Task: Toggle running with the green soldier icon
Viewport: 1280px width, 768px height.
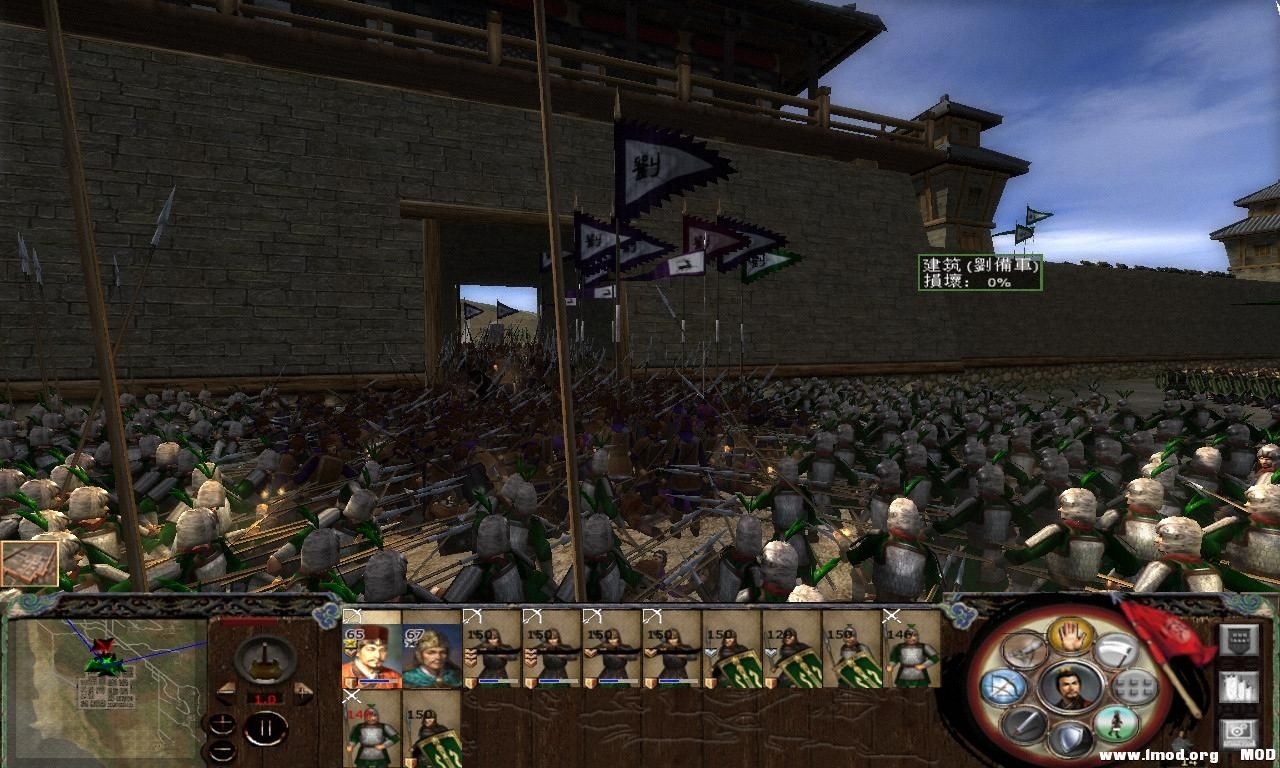Action: (x=1116, y=724)
